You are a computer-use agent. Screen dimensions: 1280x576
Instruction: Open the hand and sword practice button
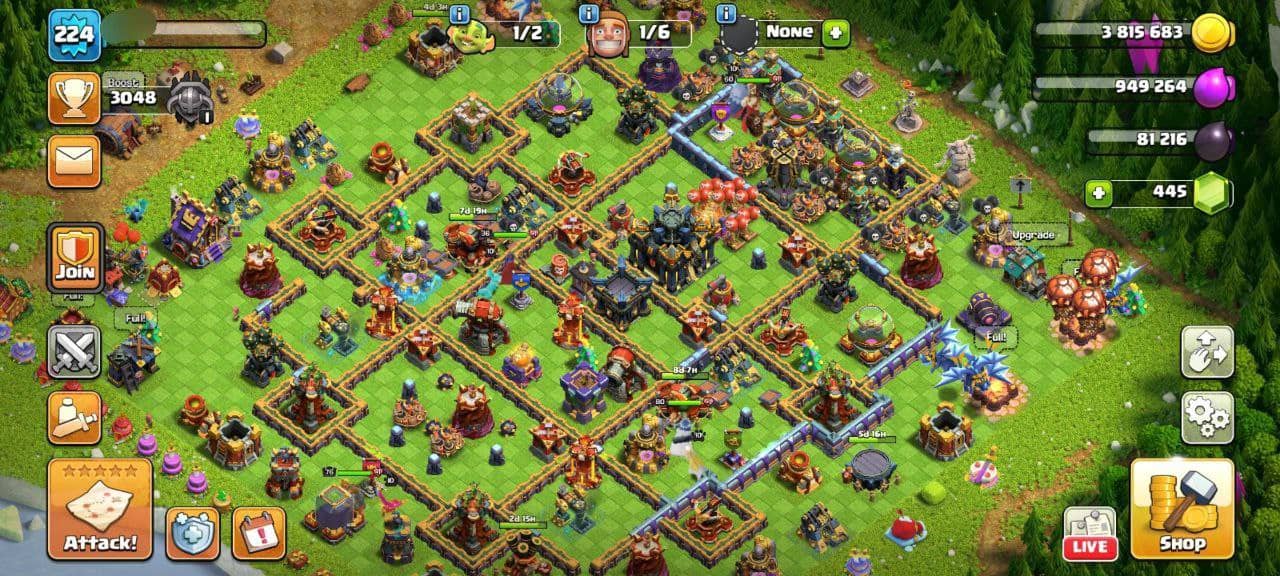(x=75, y=418)
